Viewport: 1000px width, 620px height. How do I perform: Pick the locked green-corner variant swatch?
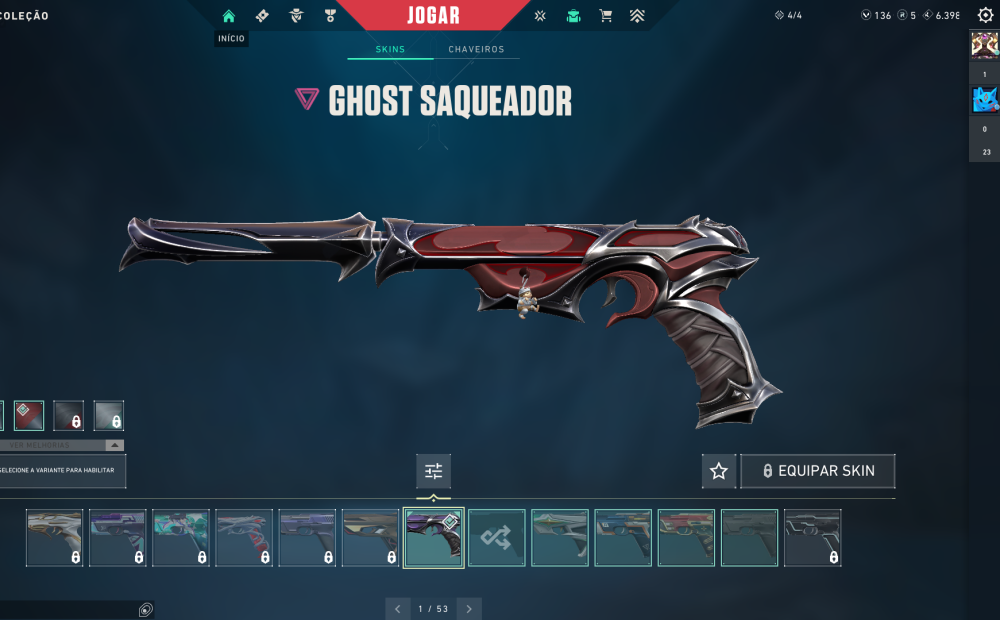click(108, 415)
